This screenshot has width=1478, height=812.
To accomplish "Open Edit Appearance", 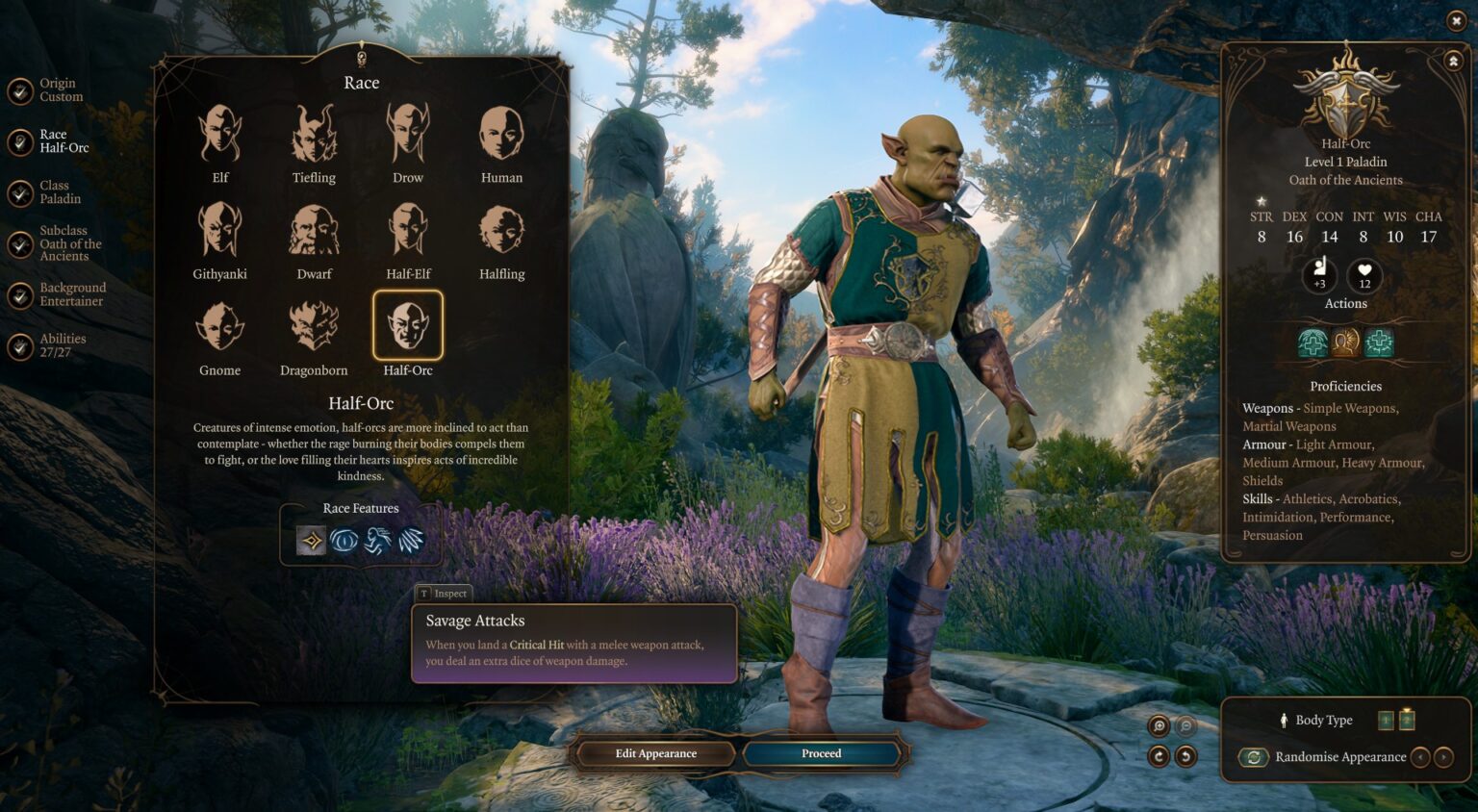I will click(x=654, y=753).
